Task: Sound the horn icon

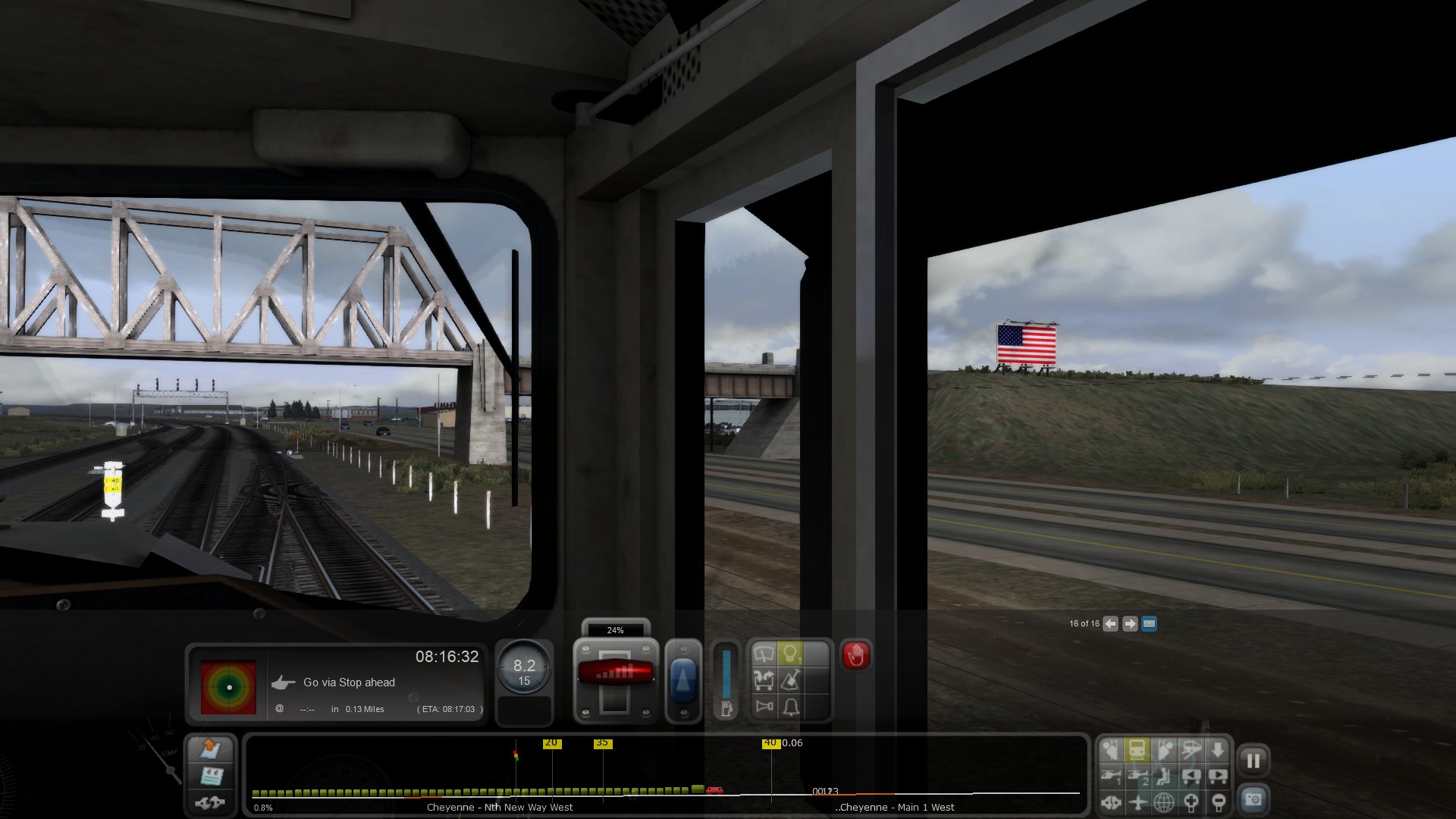Action: [764, 707]
